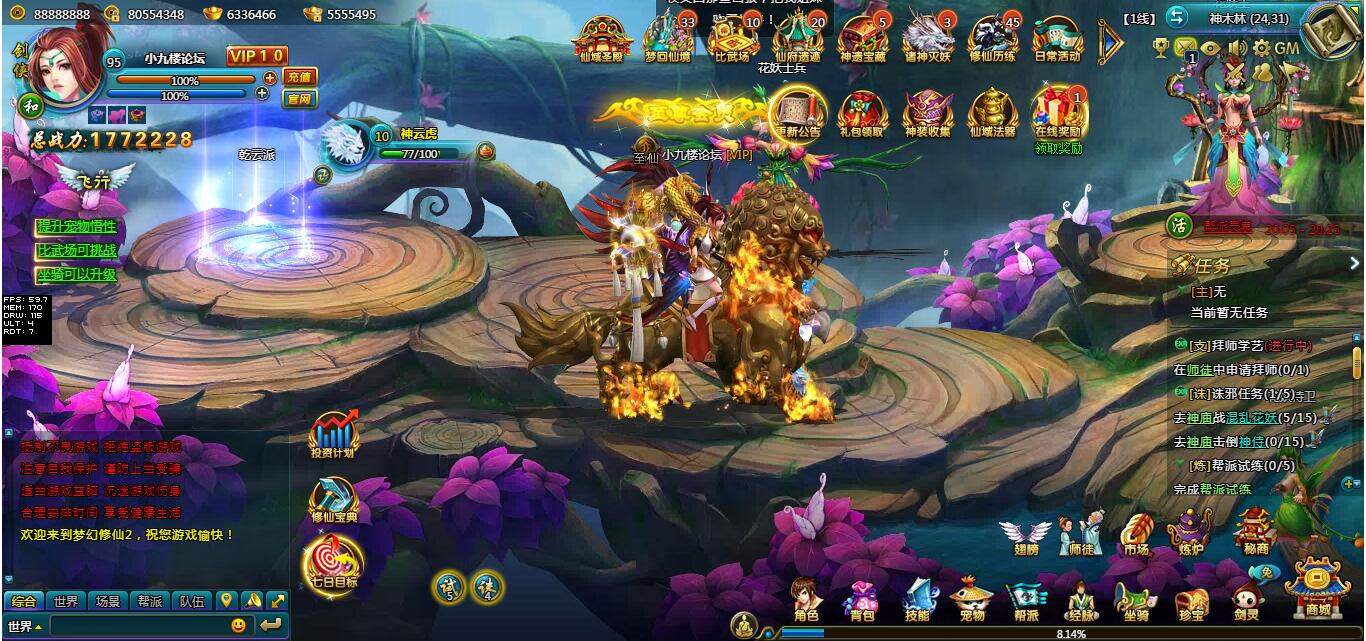Switch to the 帮派 chat tab
Screen dimensions: 1366x641
point(150,601)
